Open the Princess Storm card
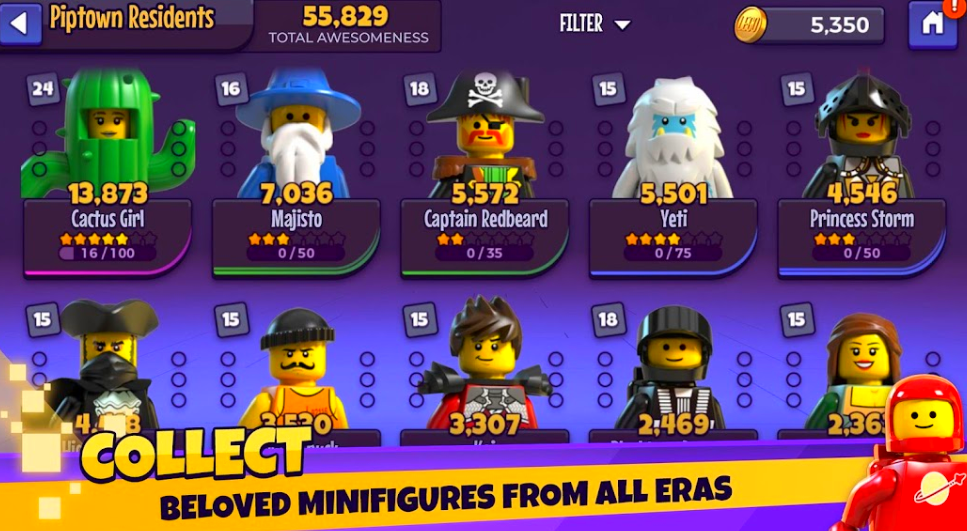The height and width of the screenshot is (531, 967). tap(861, 170)
